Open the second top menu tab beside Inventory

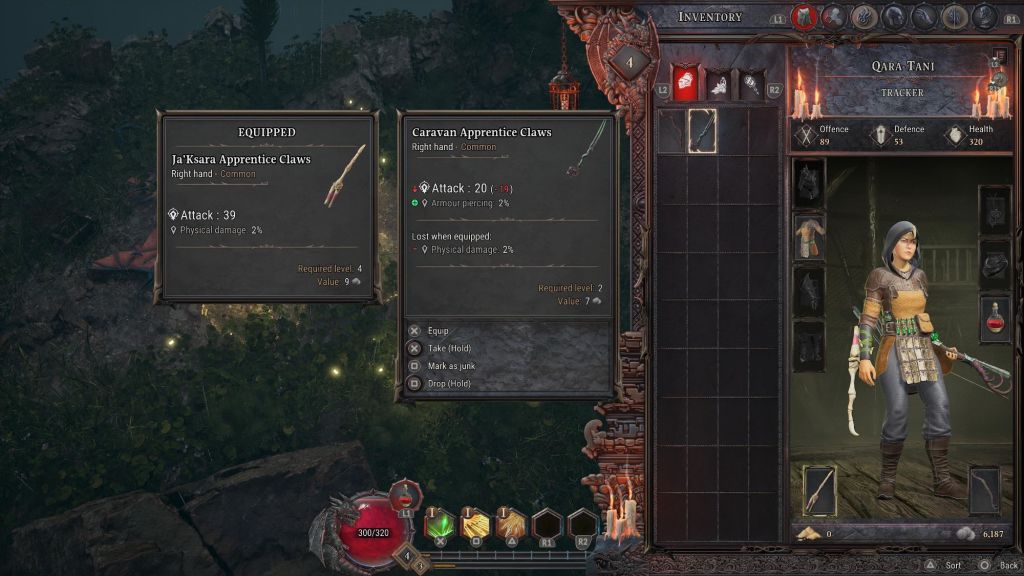pyautogui.click(x=834, y=17)
